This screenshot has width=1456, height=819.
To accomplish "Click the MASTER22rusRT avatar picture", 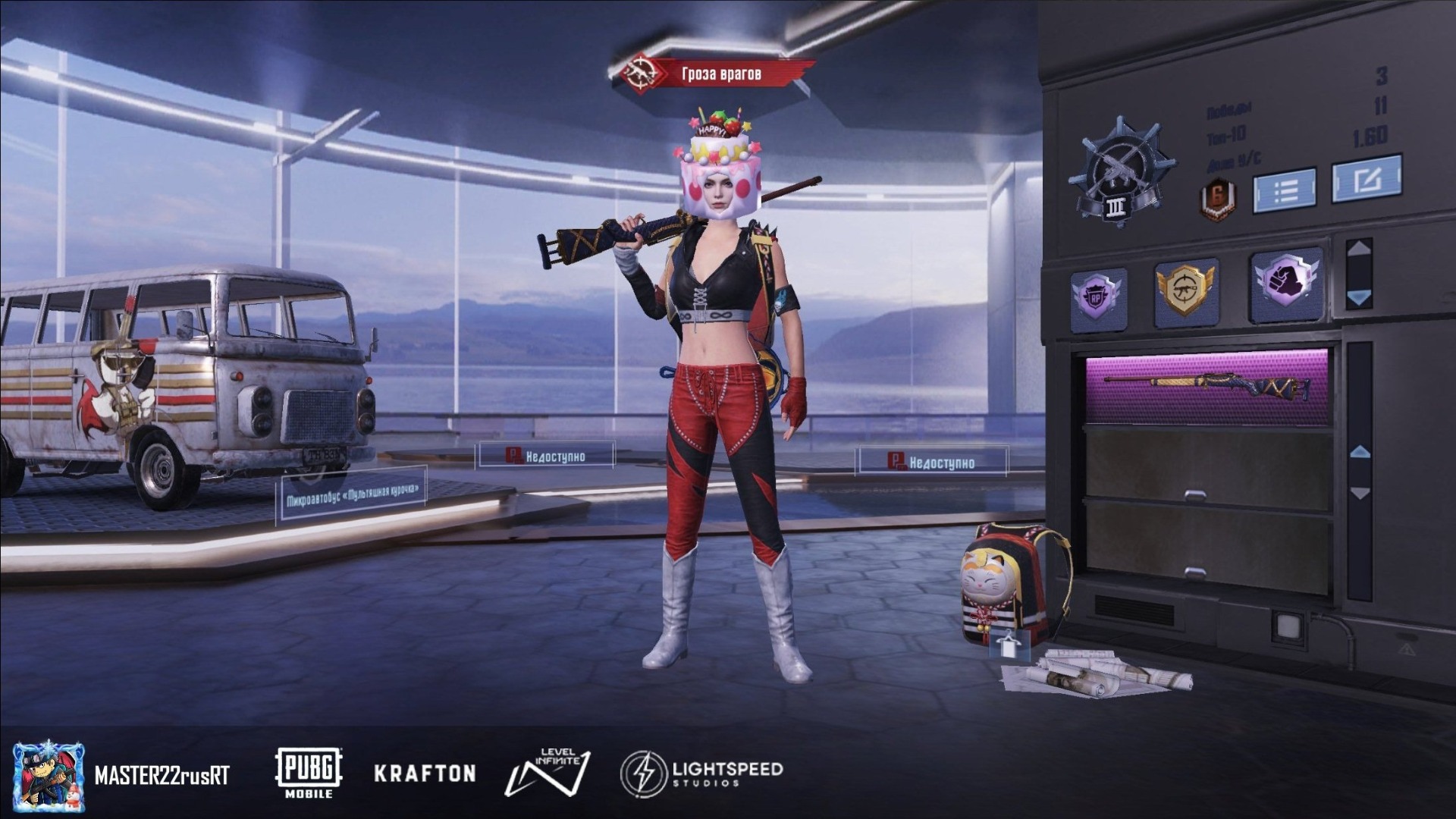I will (x=49, y=775).
